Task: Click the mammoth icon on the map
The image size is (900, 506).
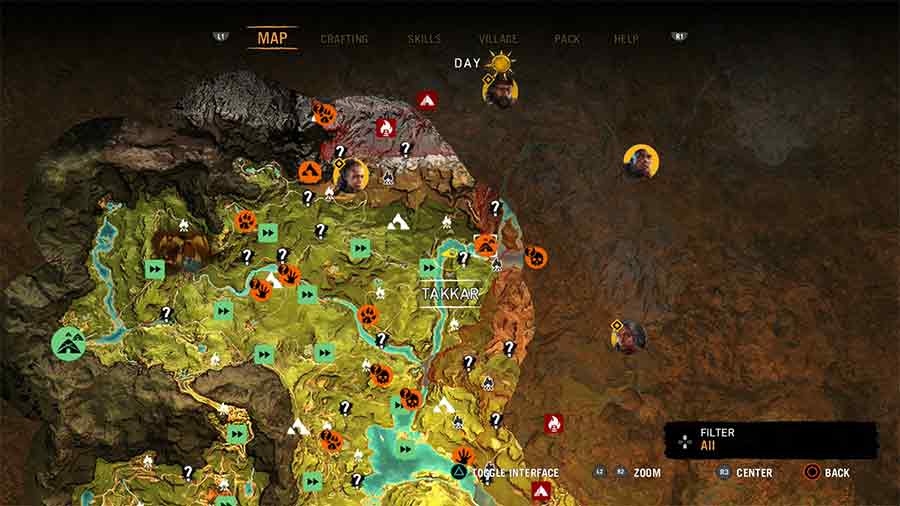Action: coord(181,249)
